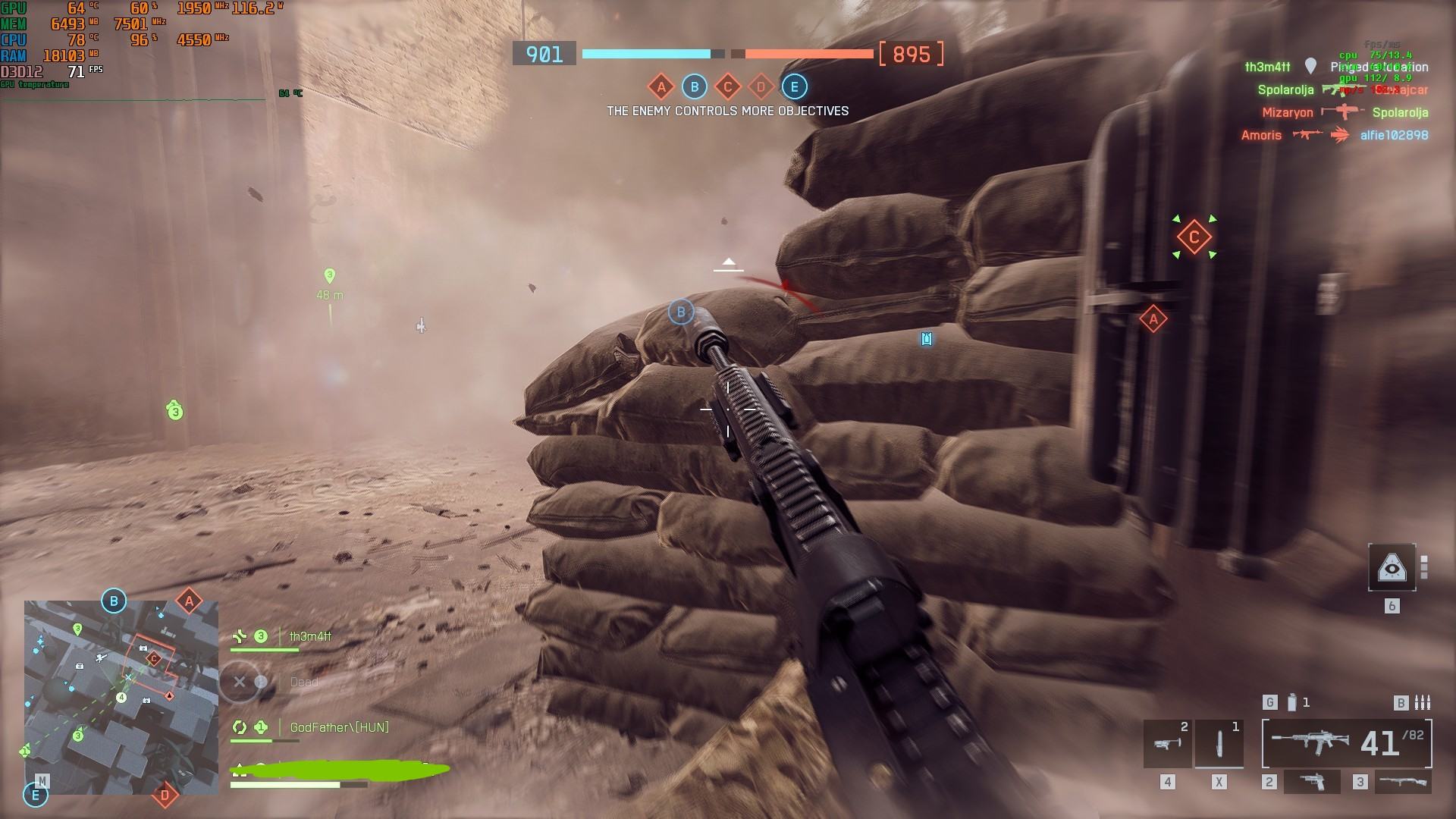
Task: Select objective B in the top objective bar
Action: 694,87
